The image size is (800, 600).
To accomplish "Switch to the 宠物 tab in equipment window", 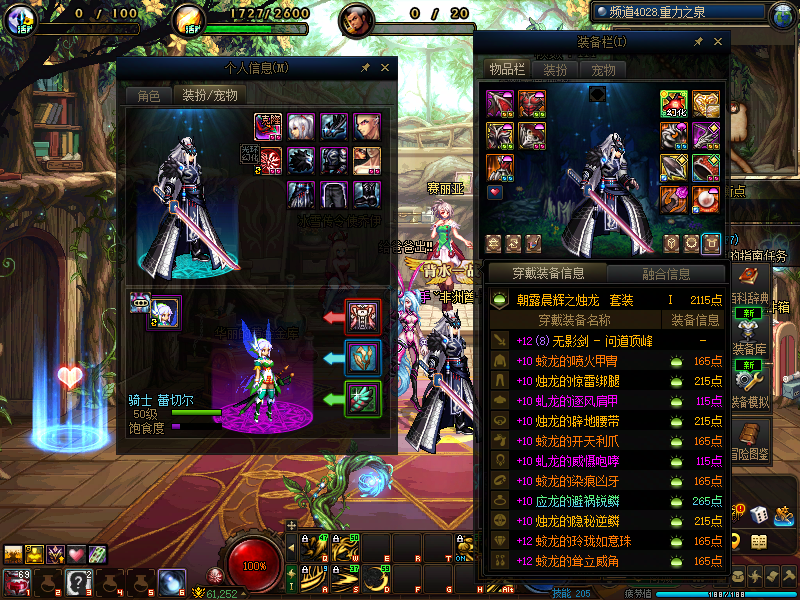I will pos(603,70).
